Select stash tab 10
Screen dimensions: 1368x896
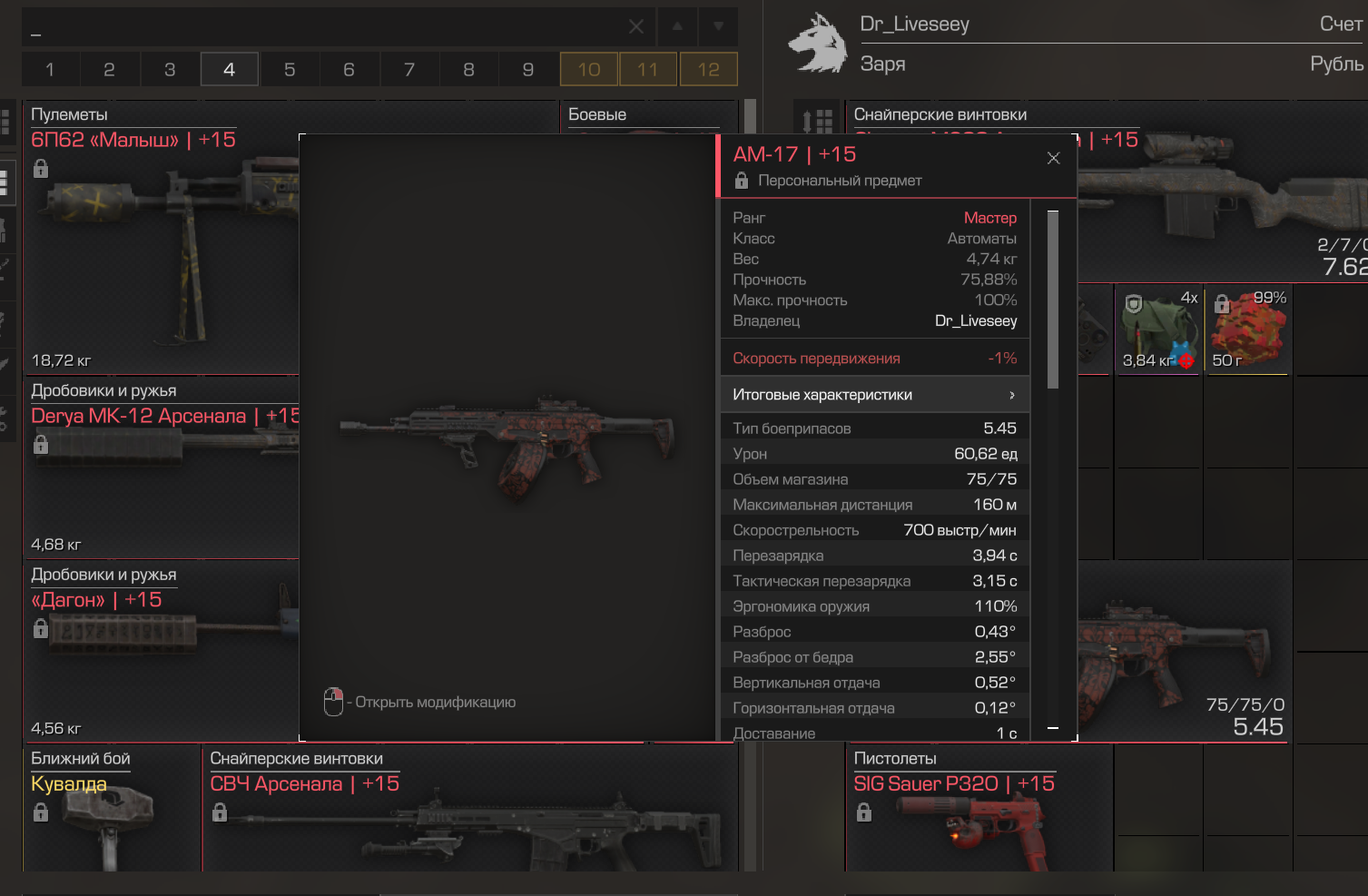tap(589, 70)
